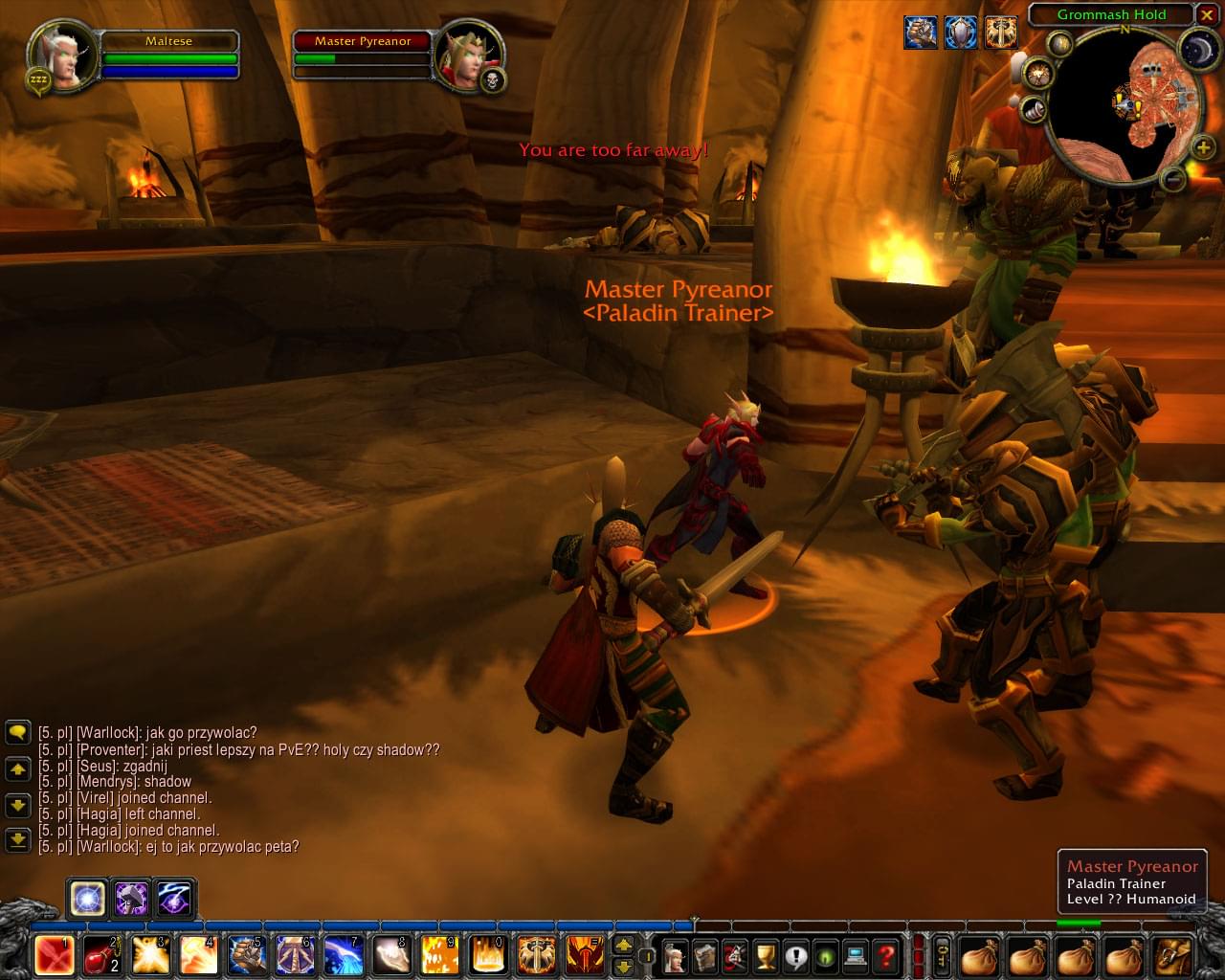Zoom in the minimap with the plus button
This screenshot has height=980, width=1225.
point(1203,146)
